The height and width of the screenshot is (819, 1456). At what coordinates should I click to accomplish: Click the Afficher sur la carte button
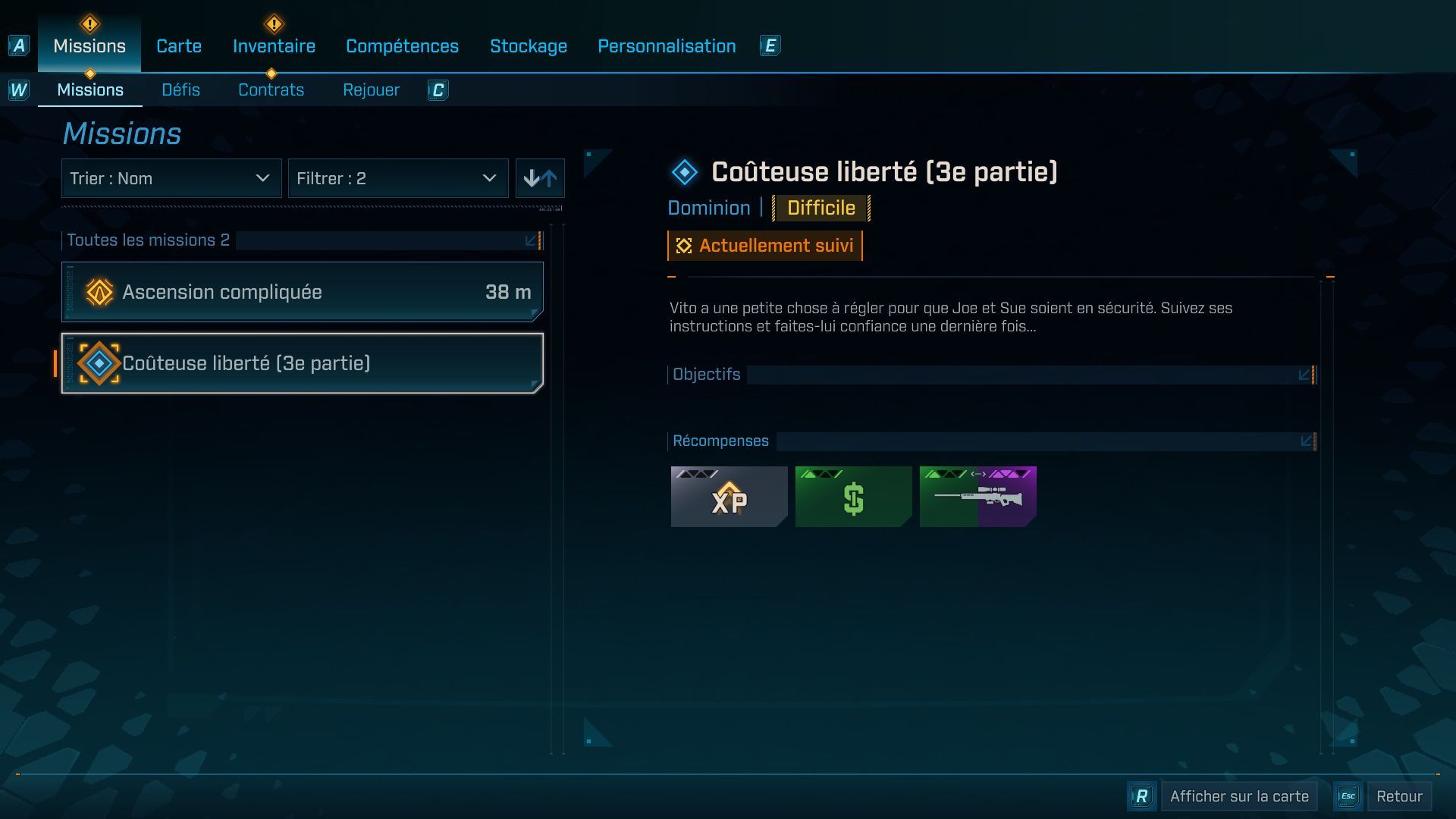1238,796
